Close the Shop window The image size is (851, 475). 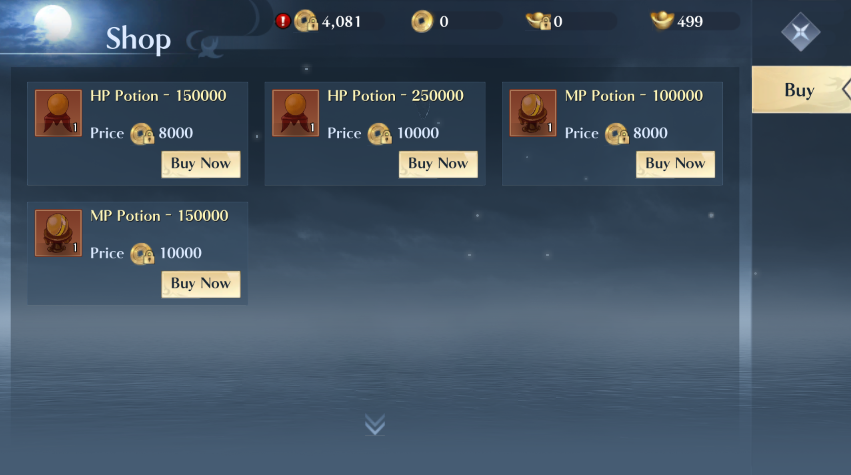click(x=800, y=32)
